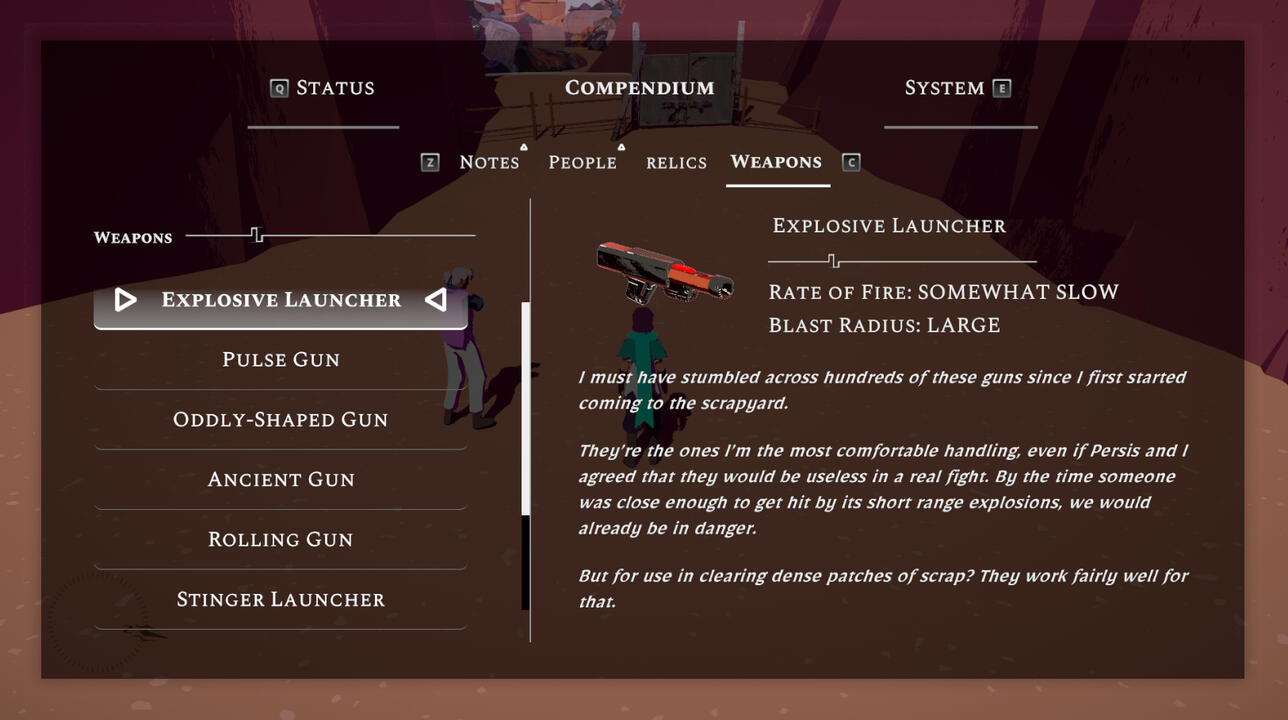Show the Stinger Launcher details

pos(281,600)
